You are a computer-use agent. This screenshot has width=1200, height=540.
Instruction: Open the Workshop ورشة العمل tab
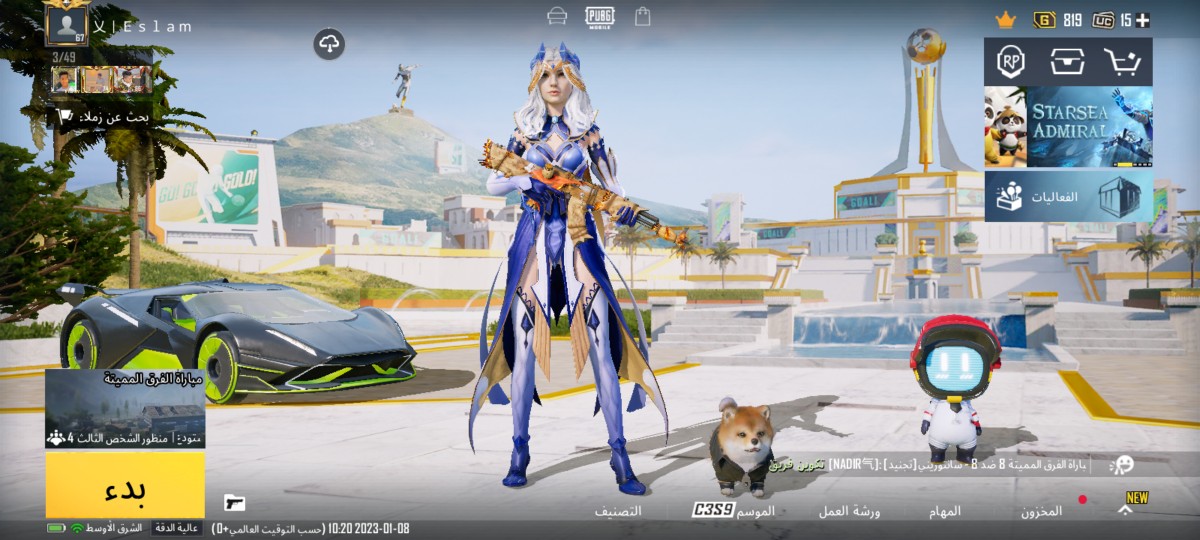(x=849, y=511)
